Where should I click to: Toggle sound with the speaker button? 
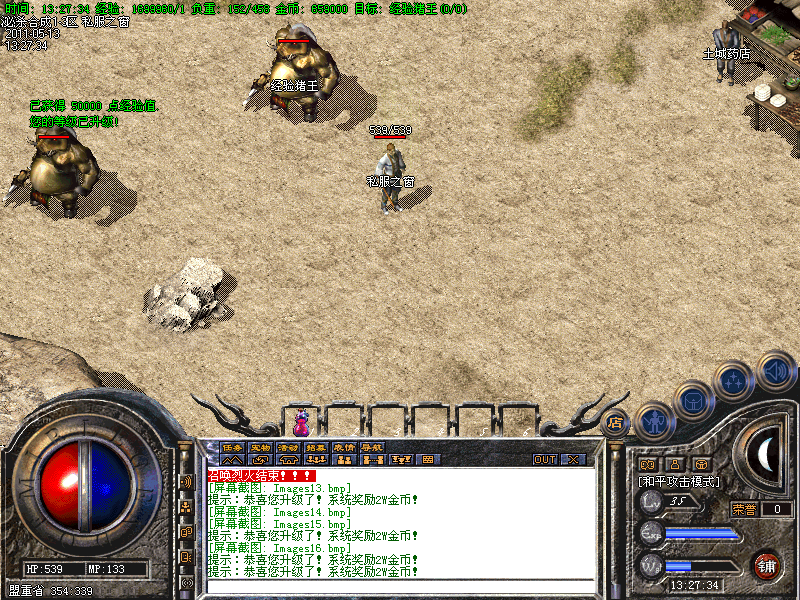(775, 369)
